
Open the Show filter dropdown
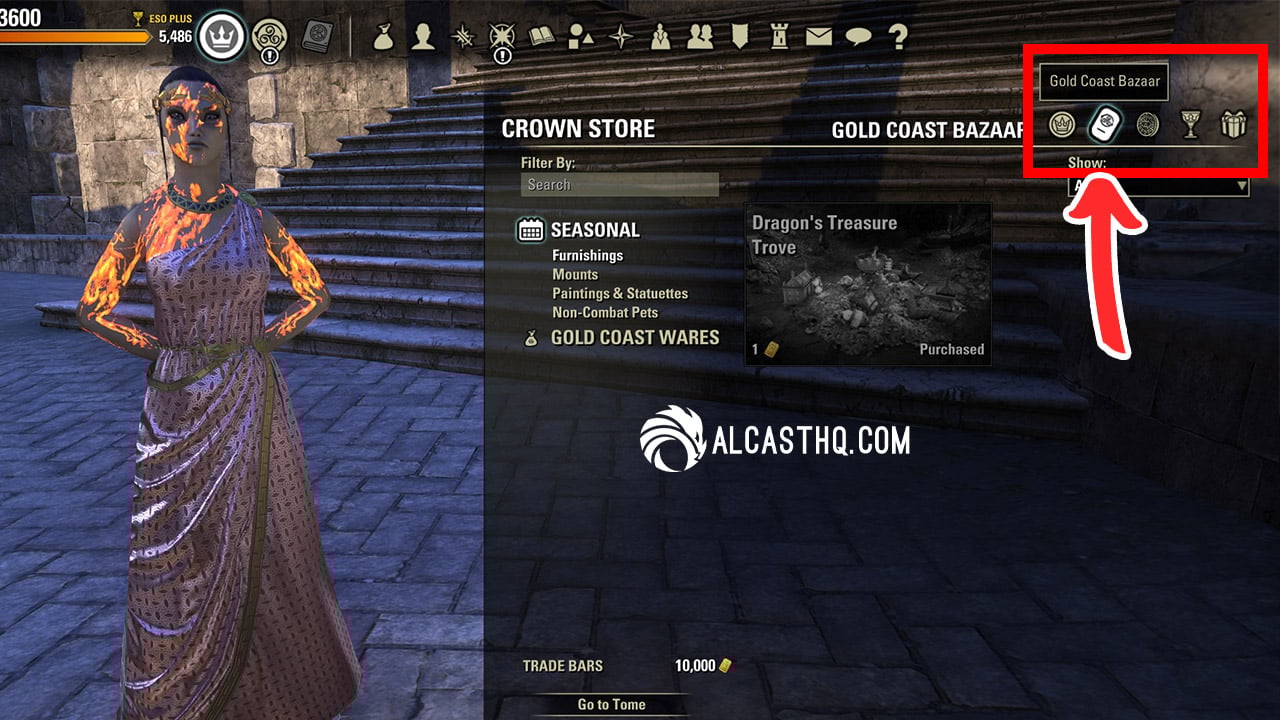click(1159, 186)
